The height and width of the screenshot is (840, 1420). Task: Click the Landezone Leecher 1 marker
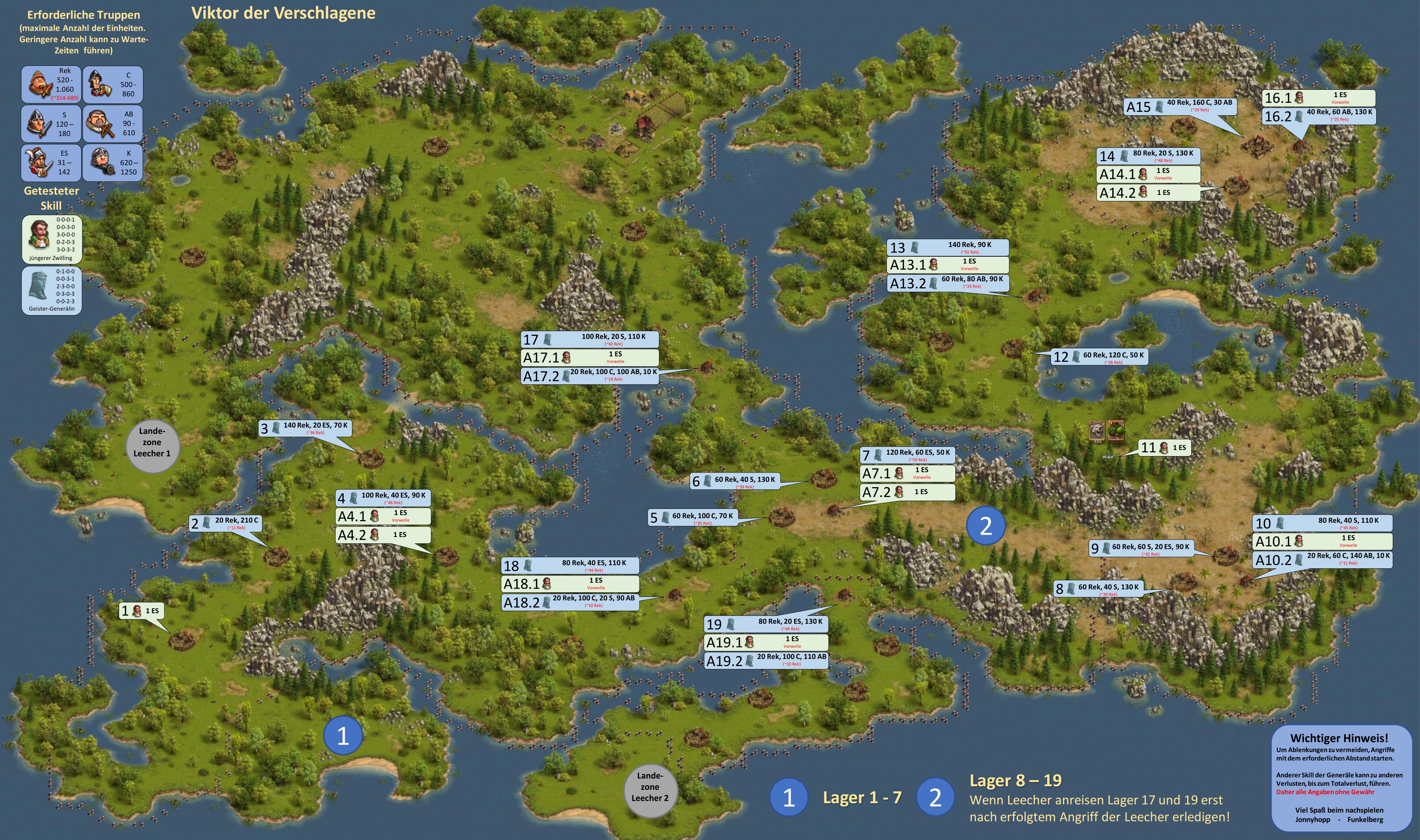pos(152,442)
